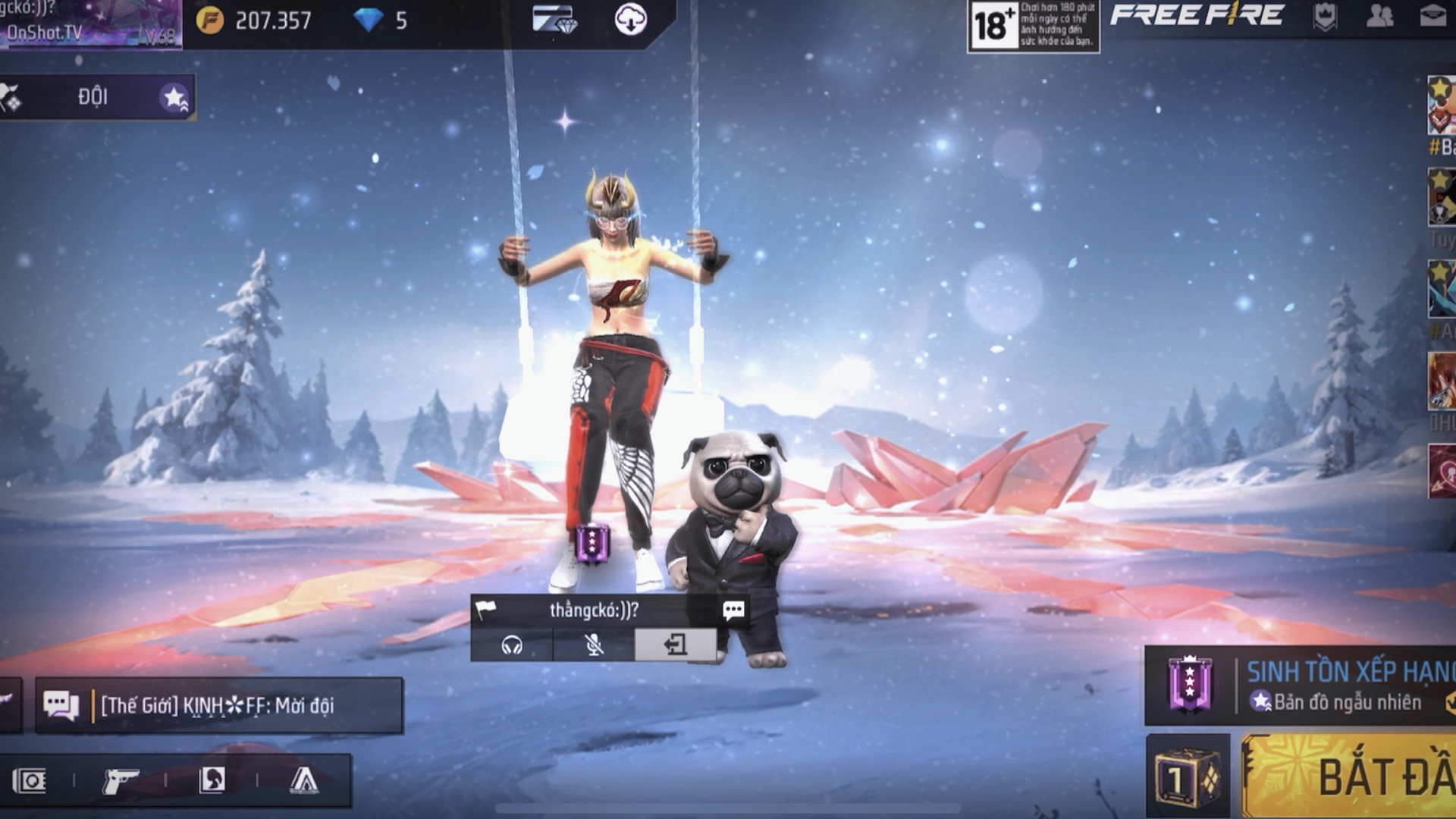Open the diamond card top-up icon
Viewport: 1456px width, 819px height.
pos(554,20)
